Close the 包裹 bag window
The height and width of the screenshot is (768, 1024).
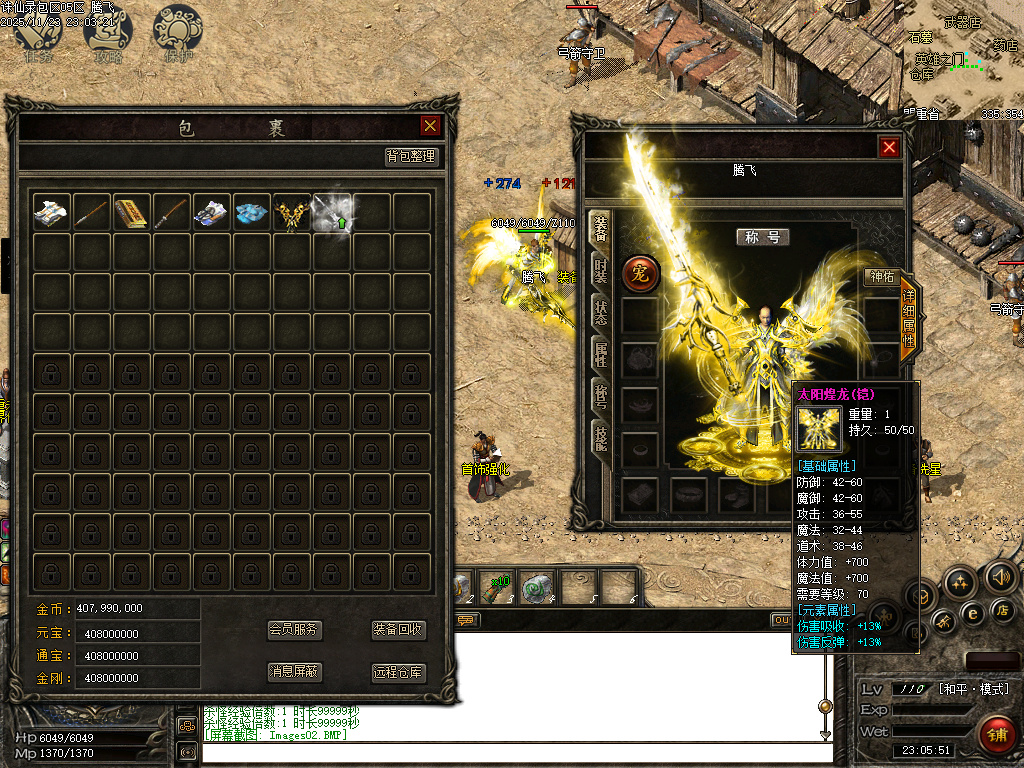[x=430, y=125]
